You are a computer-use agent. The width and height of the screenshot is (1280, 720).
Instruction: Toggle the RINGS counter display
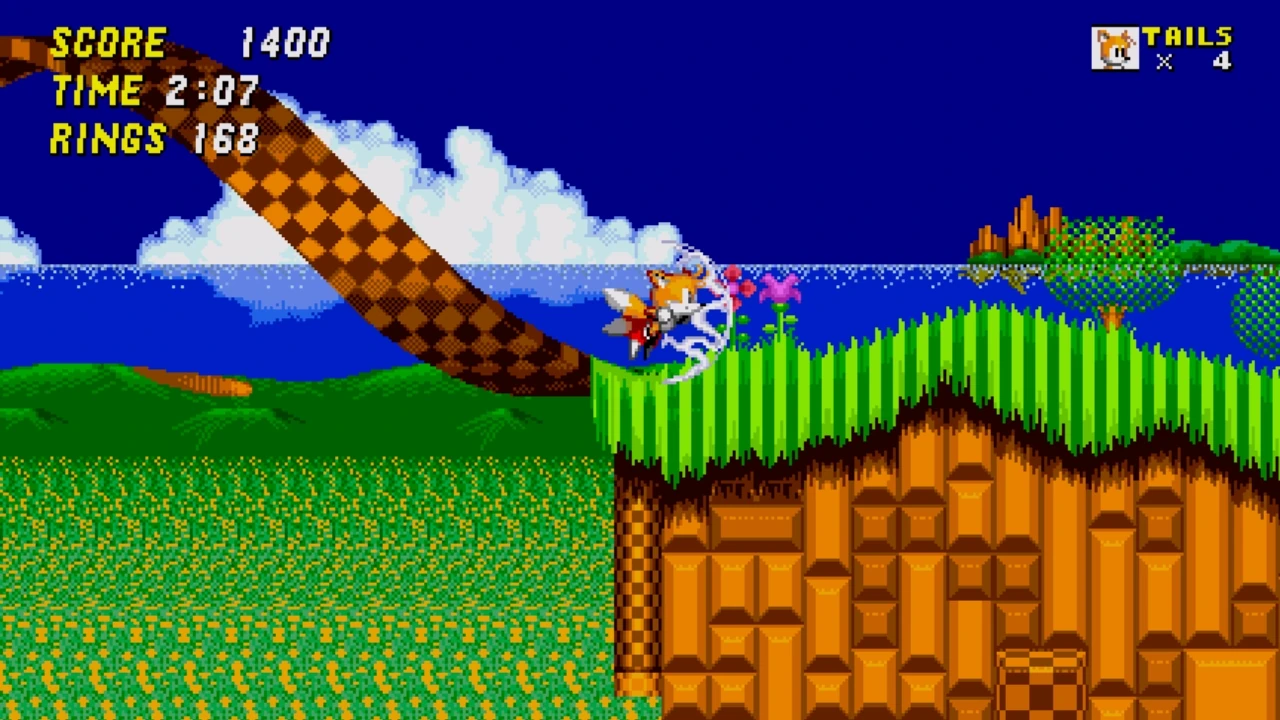coord(155,140)
